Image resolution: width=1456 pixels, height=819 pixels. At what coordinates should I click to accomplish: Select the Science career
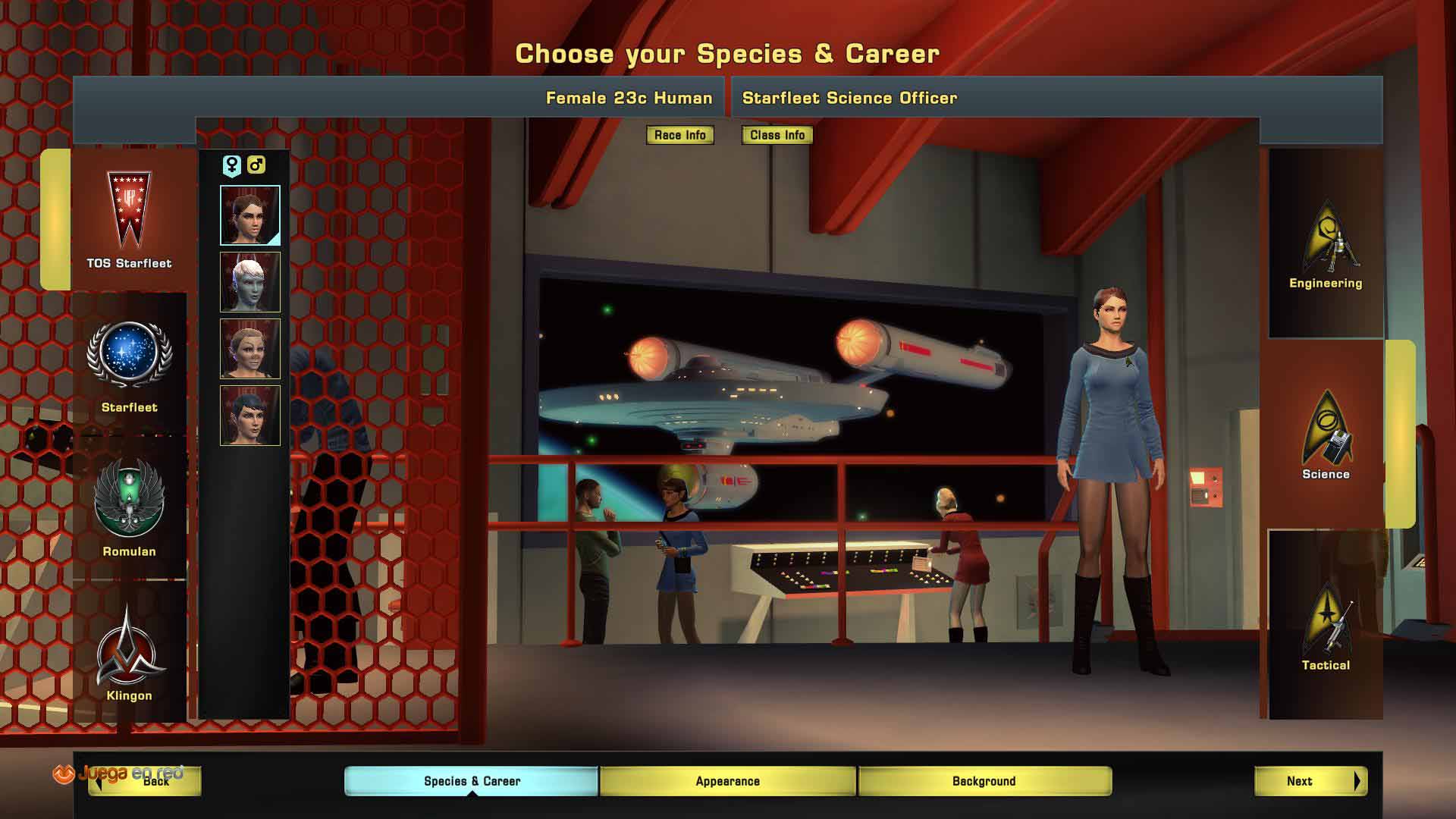click(x=1326, y=435)
